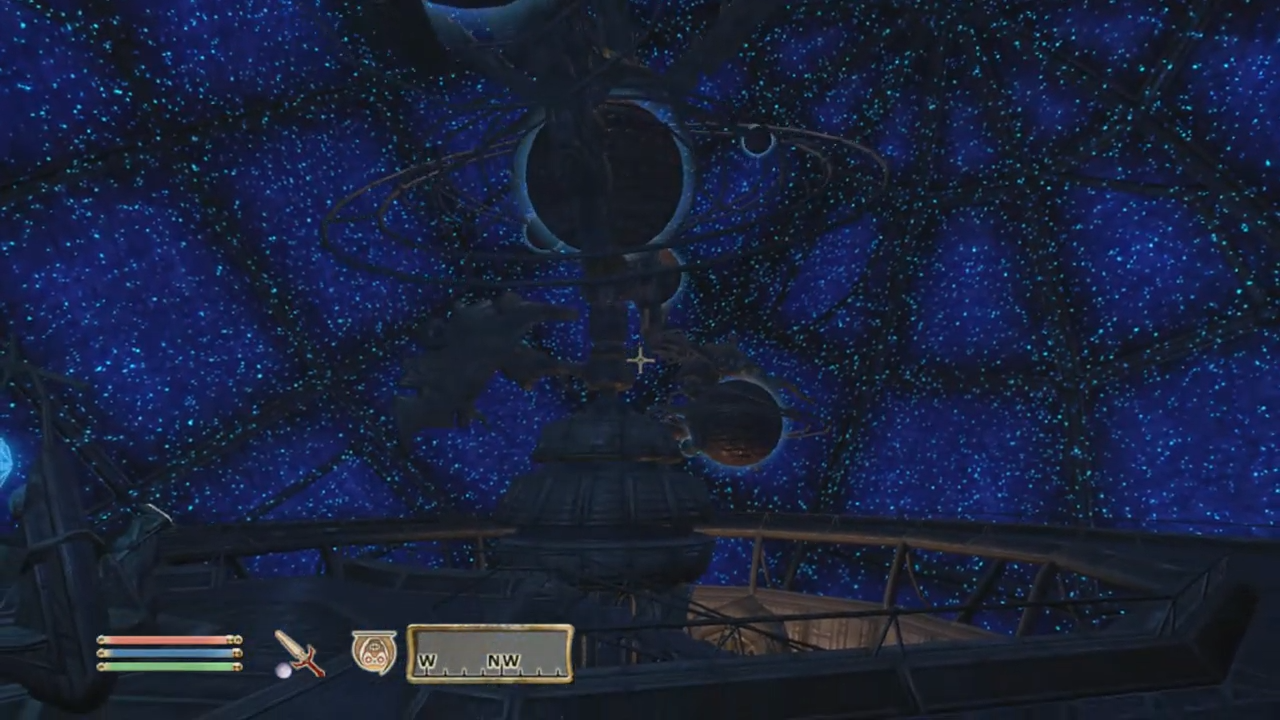
Task: Select the equipped iron sword icon
Action: [x=297, y=655]
